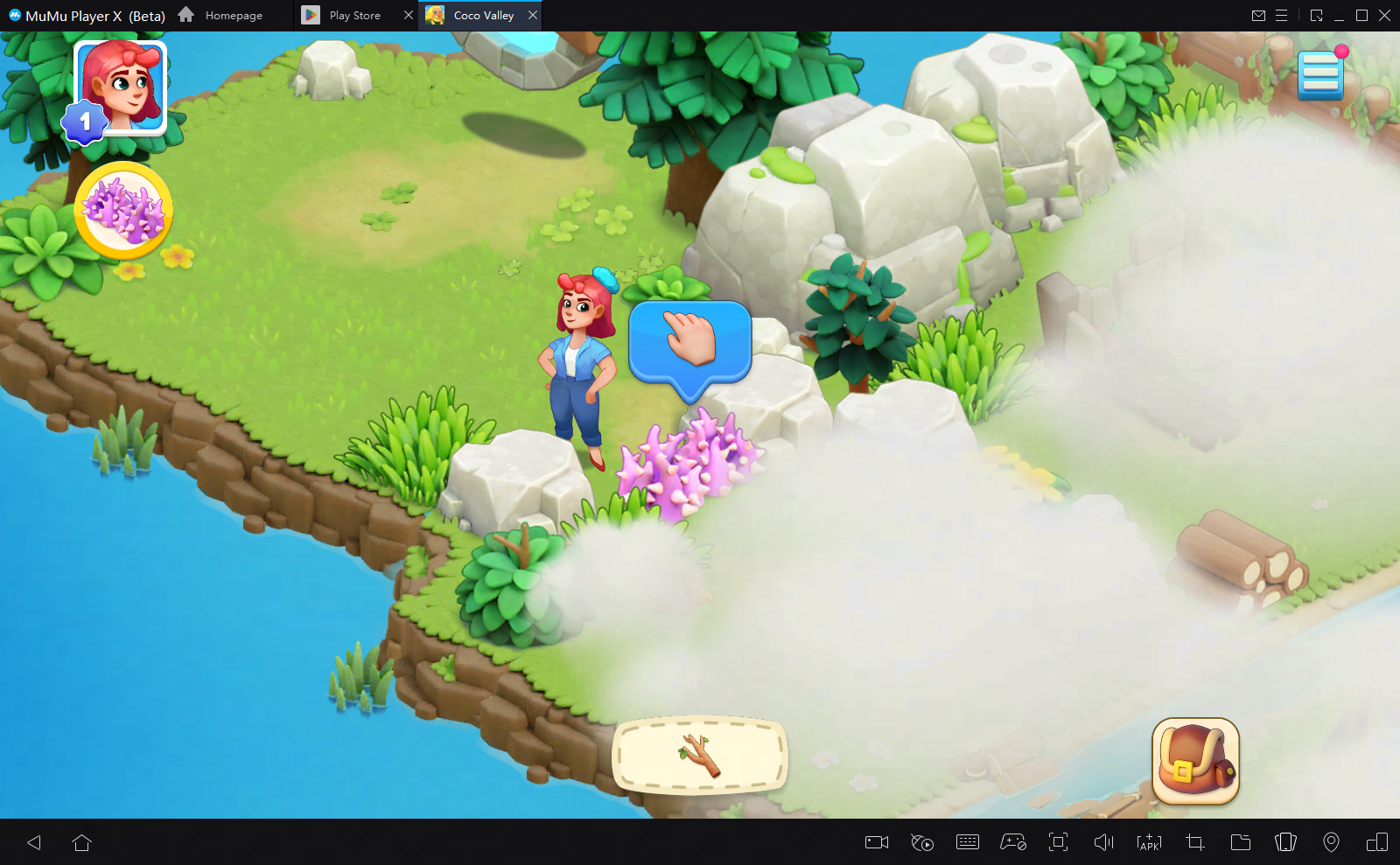Start the operation recorder macro tool
This screenshot has width=1400, height=865.
point(922,842)
